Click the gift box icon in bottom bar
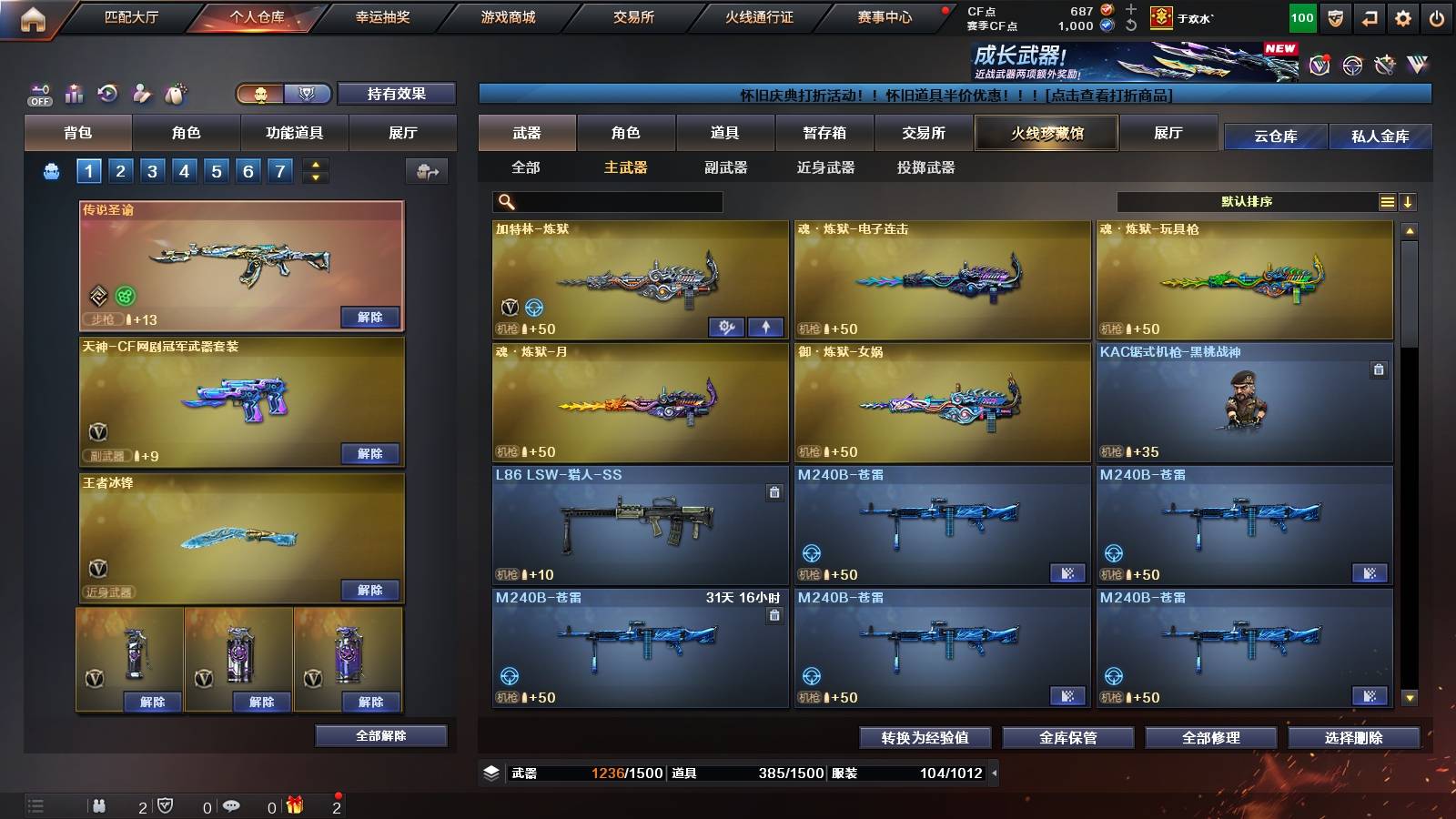 [x=293, y=804]
